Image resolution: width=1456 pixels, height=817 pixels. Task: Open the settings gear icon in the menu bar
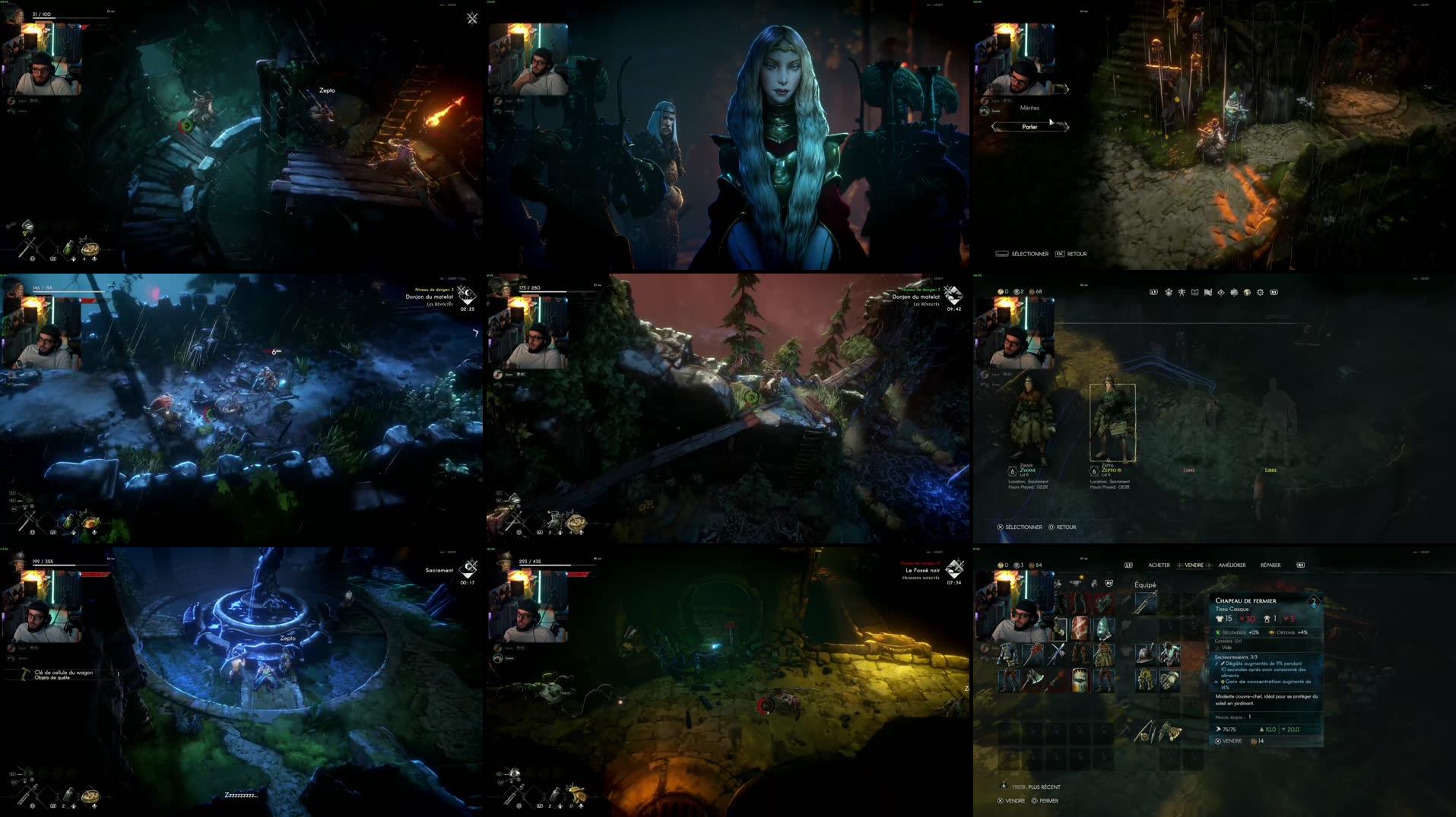coord(1261,293)
